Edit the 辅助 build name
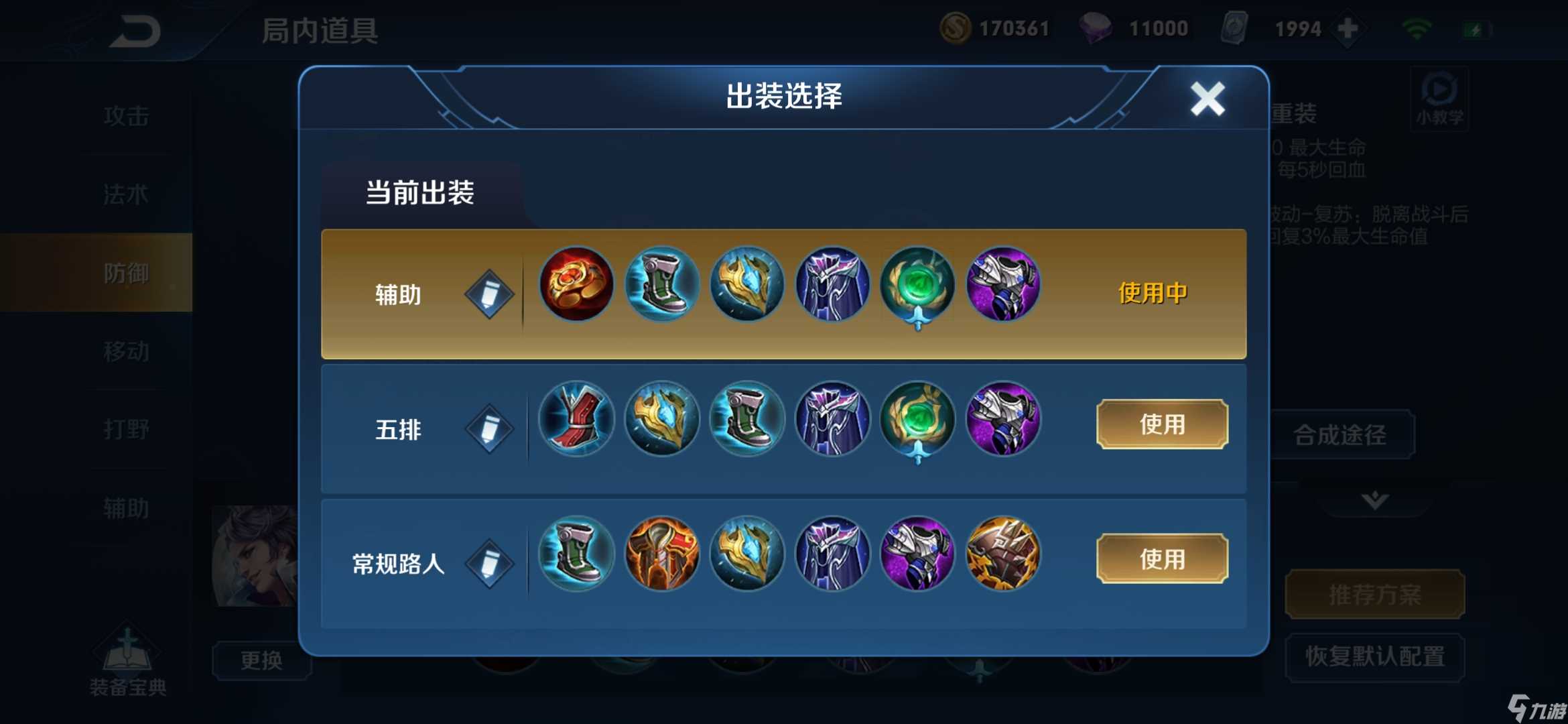Image resolution: width=1568 pixels, height=724 pixels. click(x=489, y=294)
